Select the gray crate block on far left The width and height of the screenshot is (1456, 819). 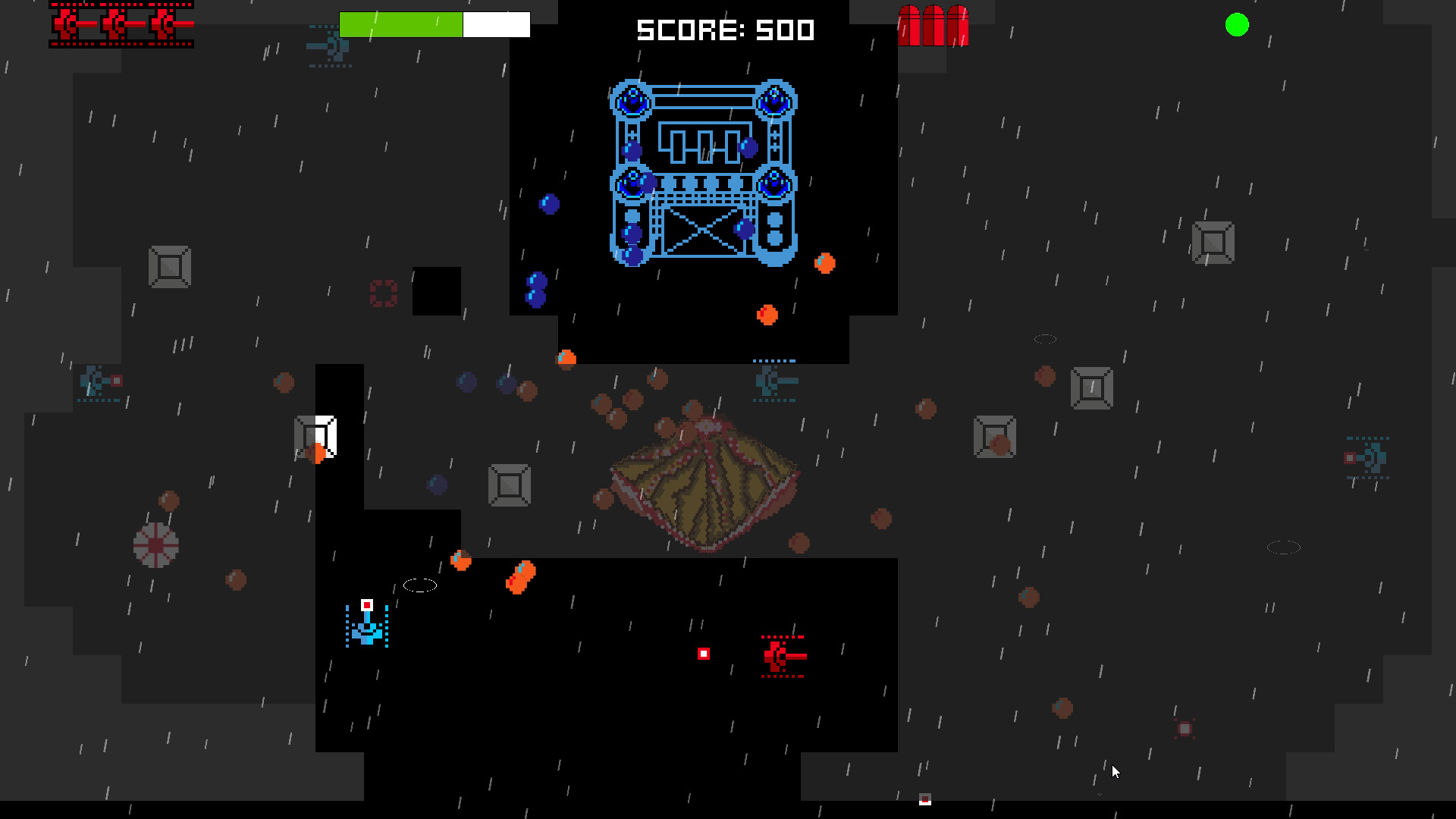click(168, 267)
